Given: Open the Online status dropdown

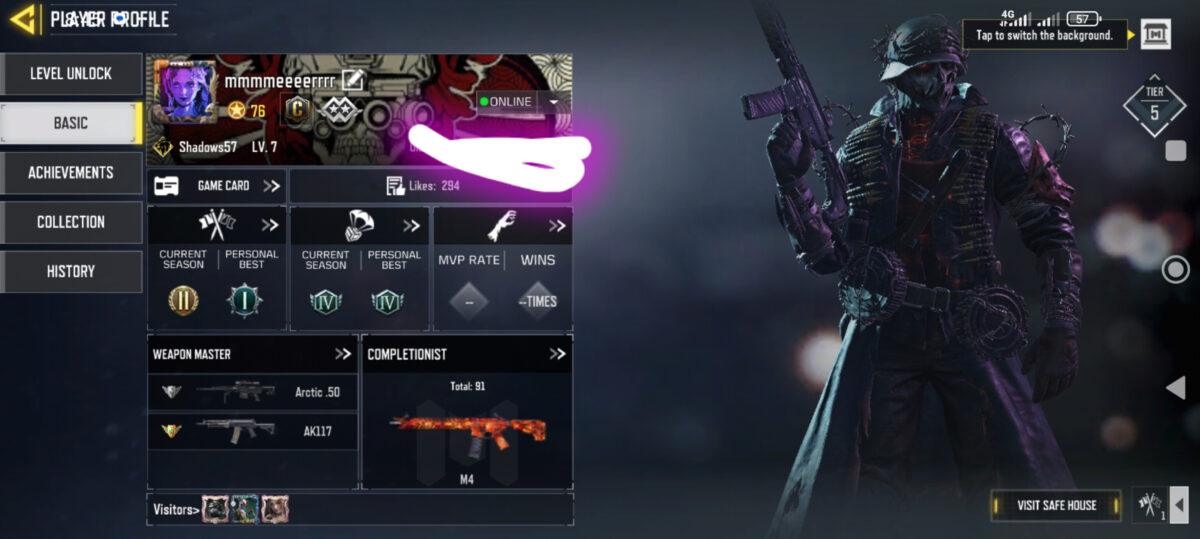Looking at the screenshot, I should point(552,102).
